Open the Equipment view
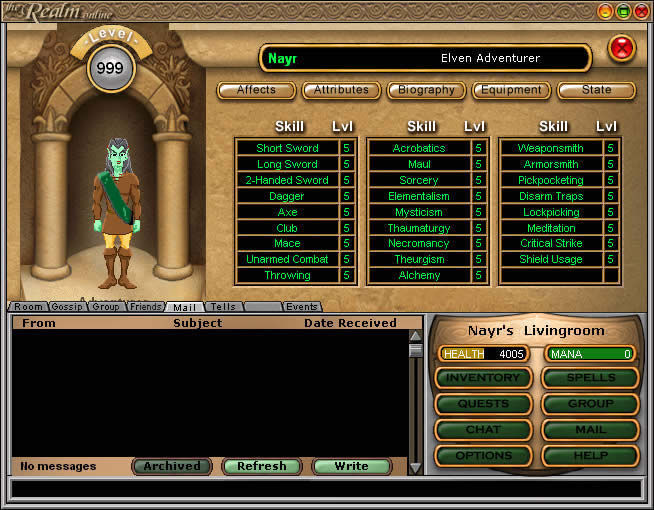This screenshot has width=654, height=510. pos(511,90)
